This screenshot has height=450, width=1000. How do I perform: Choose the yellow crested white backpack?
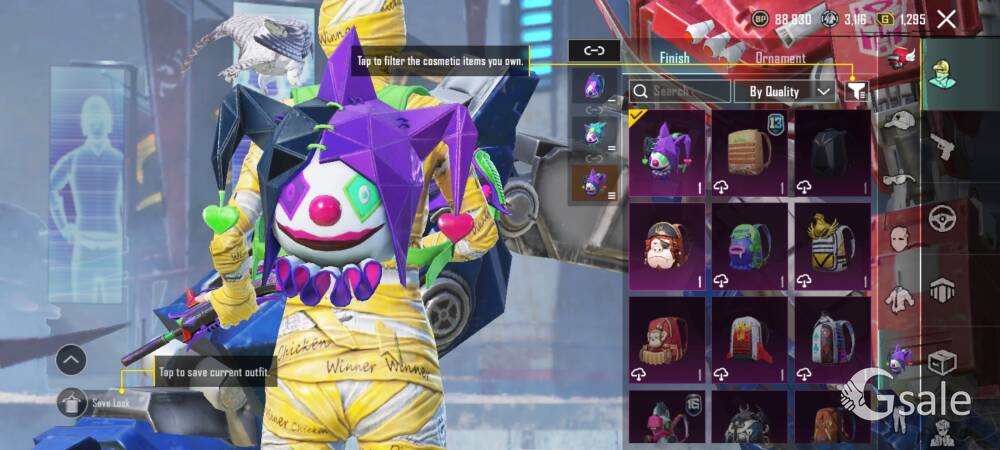pos(833,246)
